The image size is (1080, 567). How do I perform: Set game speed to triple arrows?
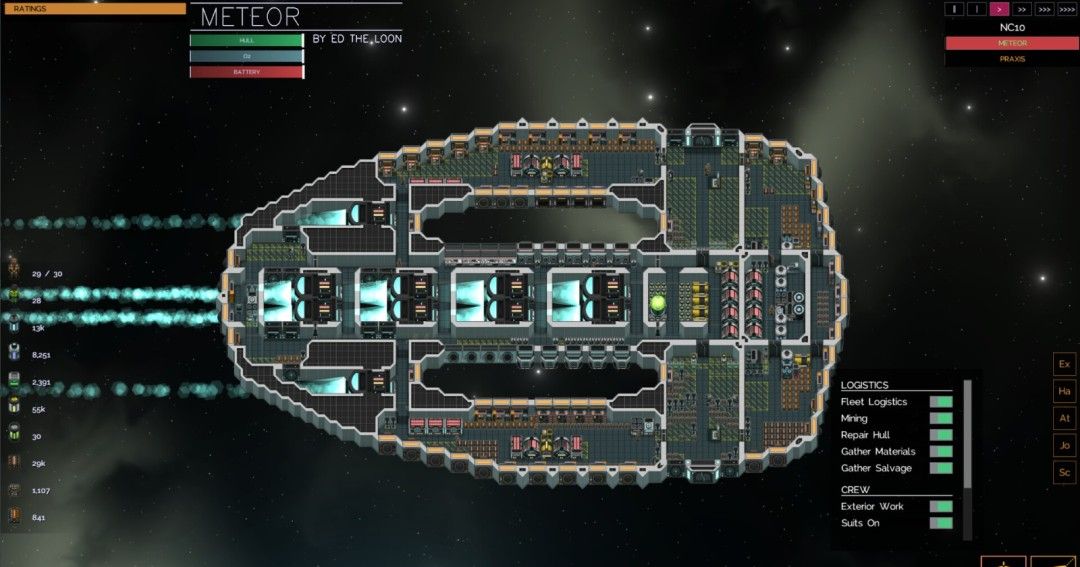tap(1045, 9)
